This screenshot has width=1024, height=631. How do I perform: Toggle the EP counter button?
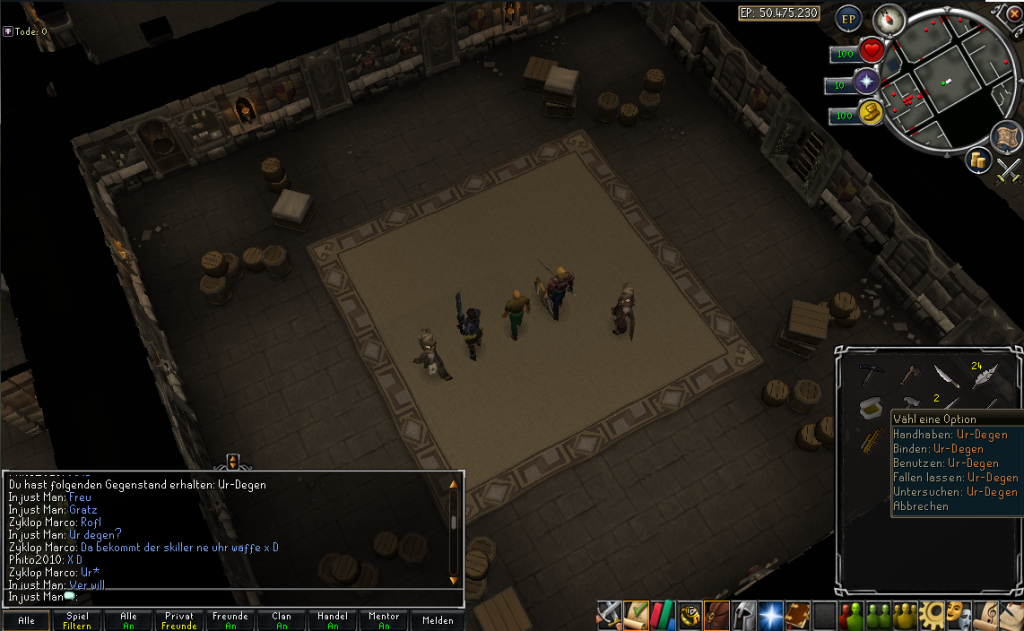click(x=849, y=19)
